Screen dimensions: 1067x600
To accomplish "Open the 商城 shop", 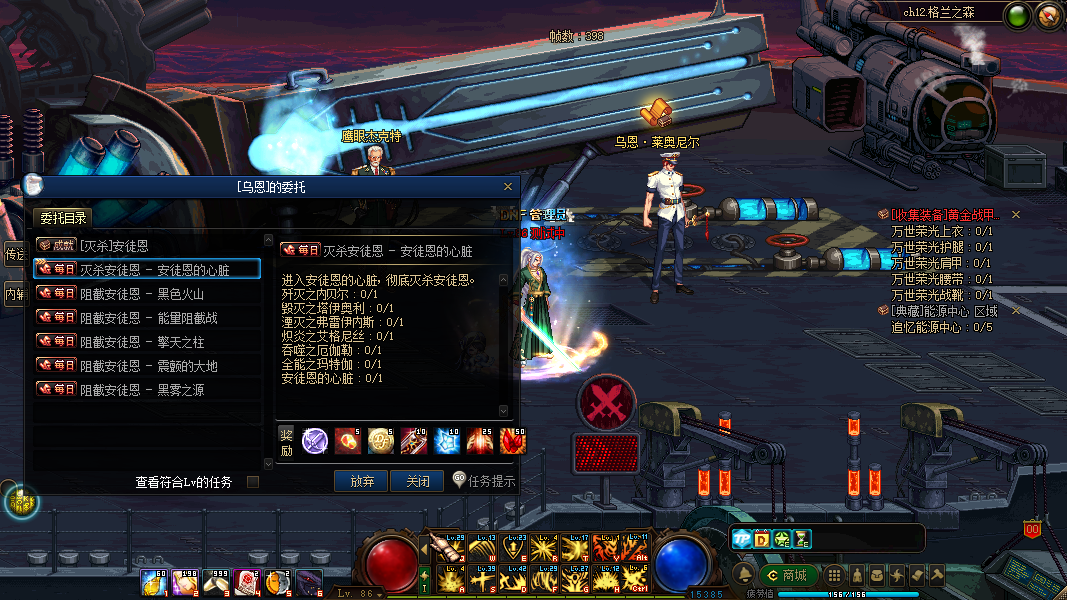I will pos(788,575).
